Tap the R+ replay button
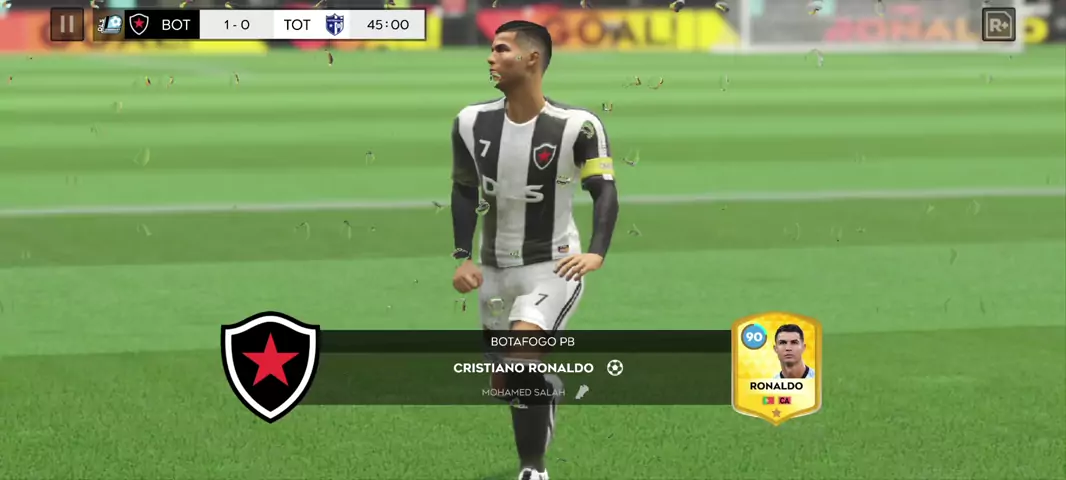 pyautogui.click(x=998, y=24)
